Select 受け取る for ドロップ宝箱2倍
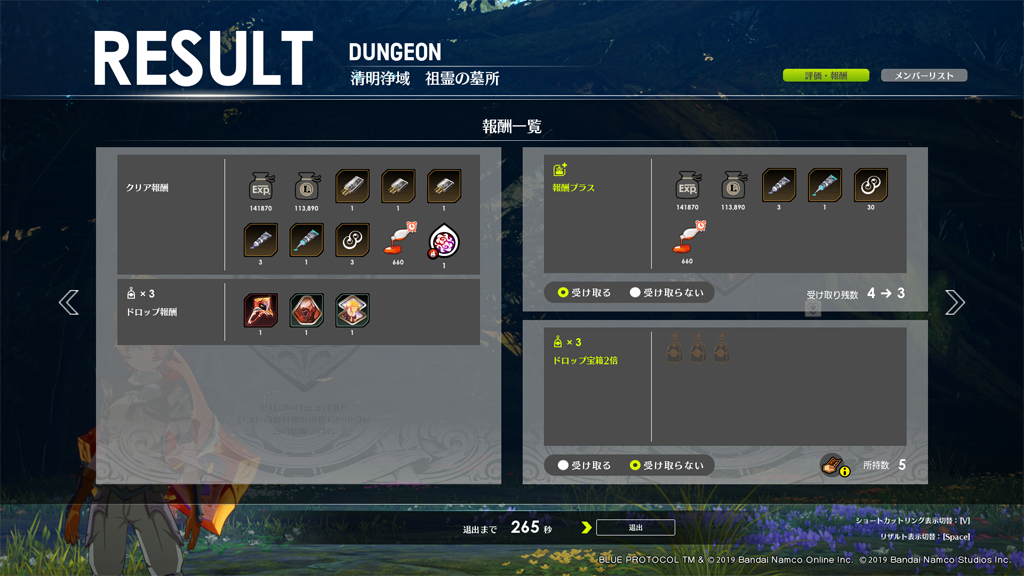 585,465
